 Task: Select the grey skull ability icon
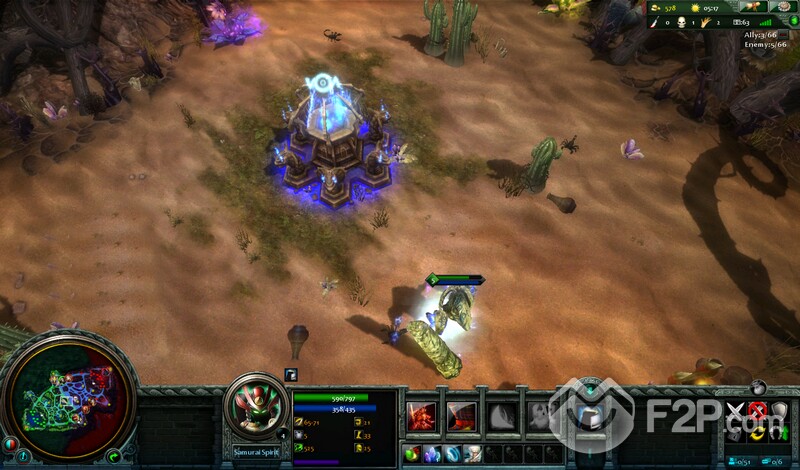click(x=539, y=415)
